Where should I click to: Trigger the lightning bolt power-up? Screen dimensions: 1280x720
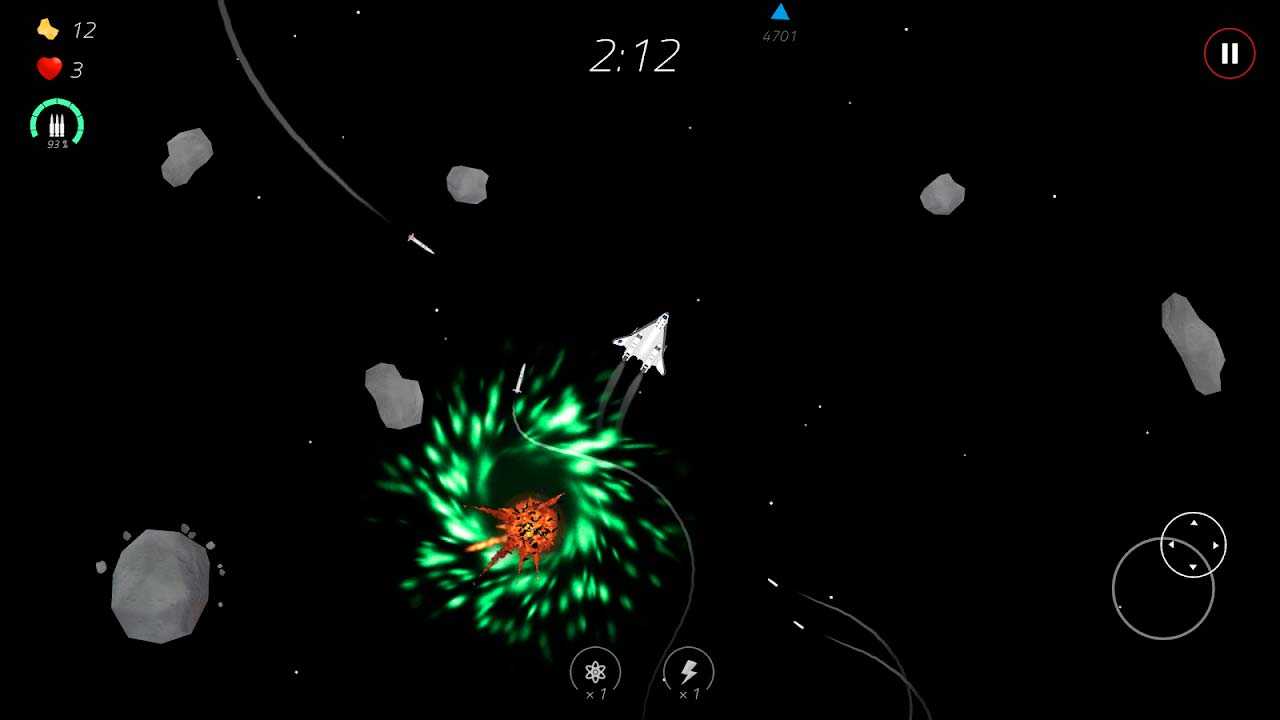click(688, 672)
